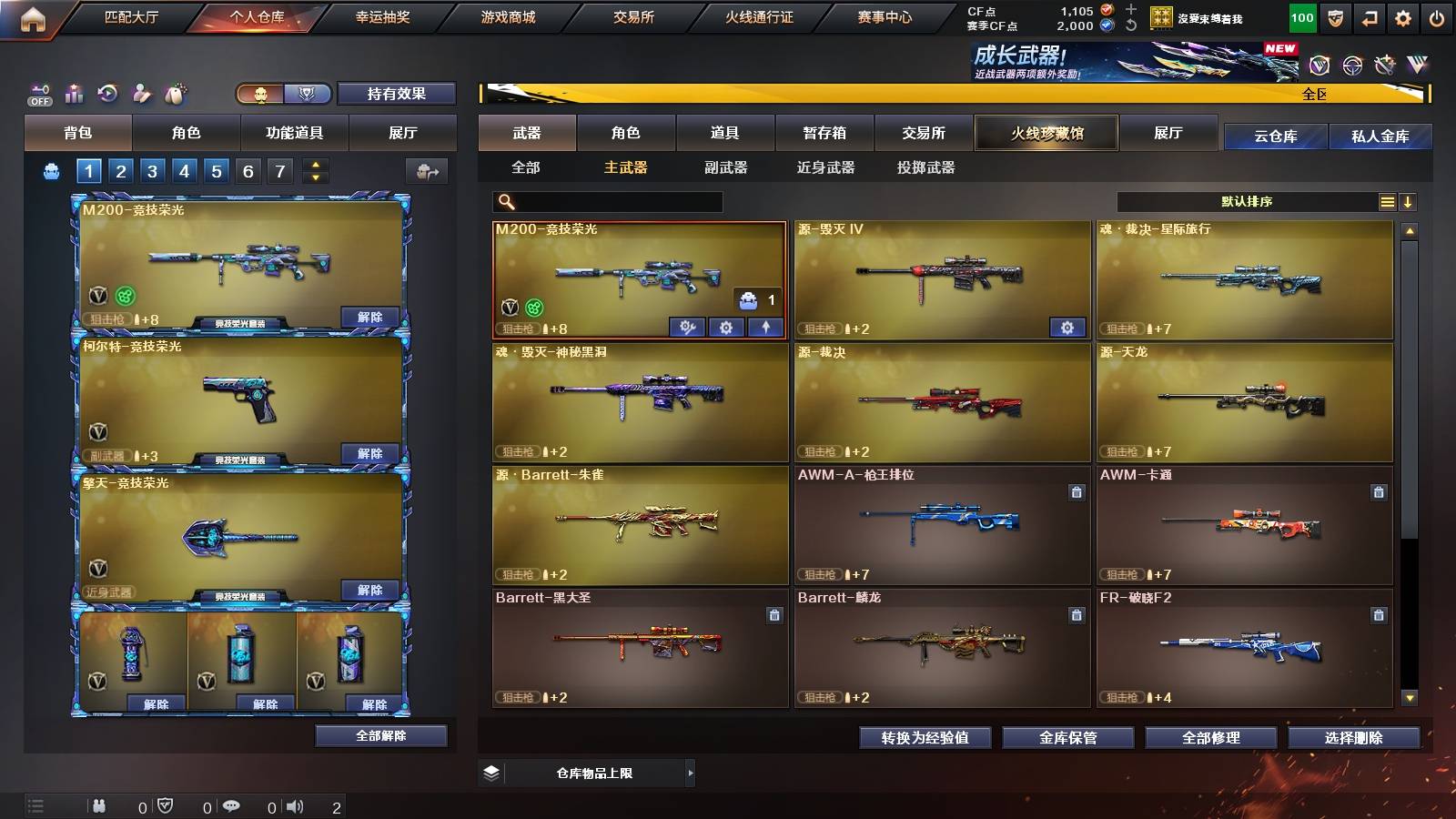The height and width of the screenshot is (819, 1456).
Task: Toggle the OFF key switch at top-left
Action: point(37,93)
